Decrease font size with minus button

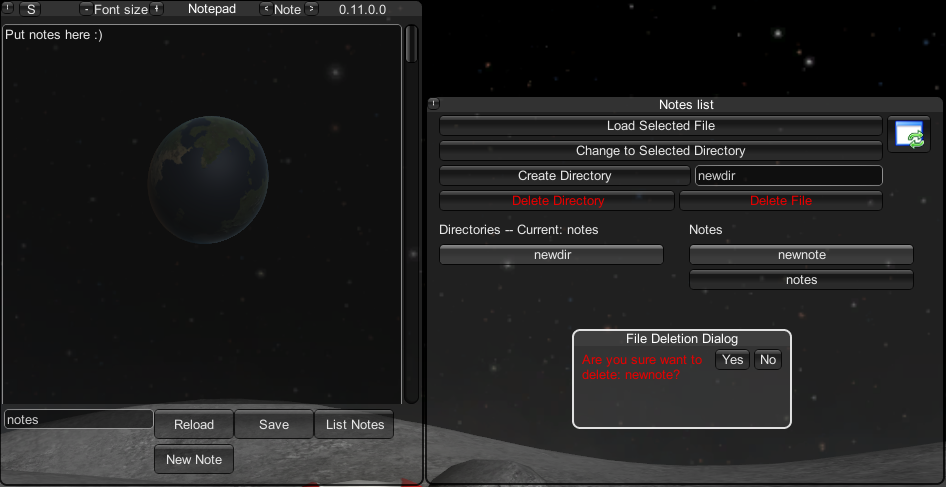click(85, 9)
